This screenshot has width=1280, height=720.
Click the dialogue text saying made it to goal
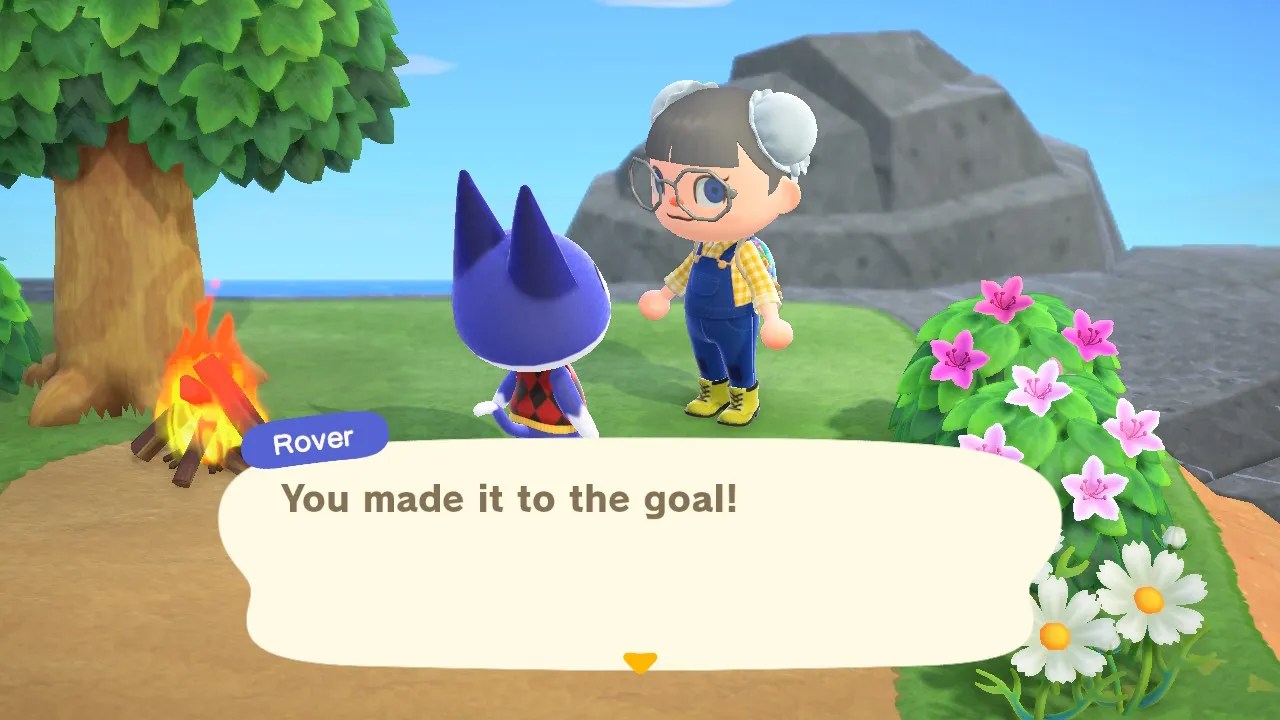[x=512, y=499]
